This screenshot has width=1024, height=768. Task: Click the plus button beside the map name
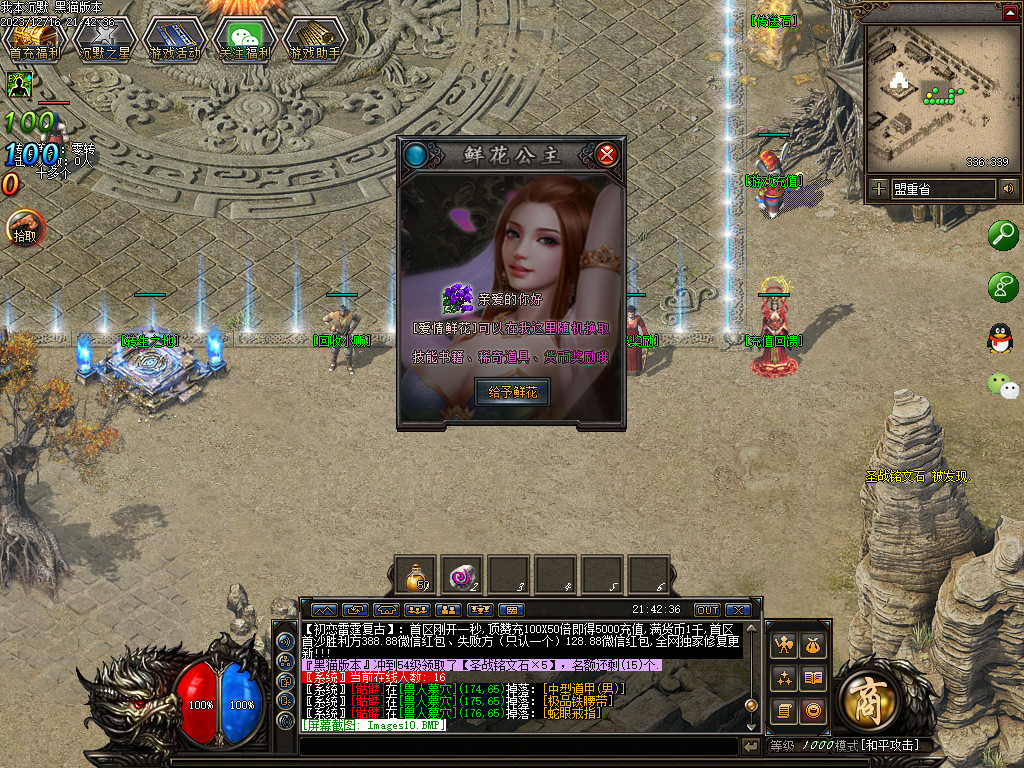(x=878, y=188)
